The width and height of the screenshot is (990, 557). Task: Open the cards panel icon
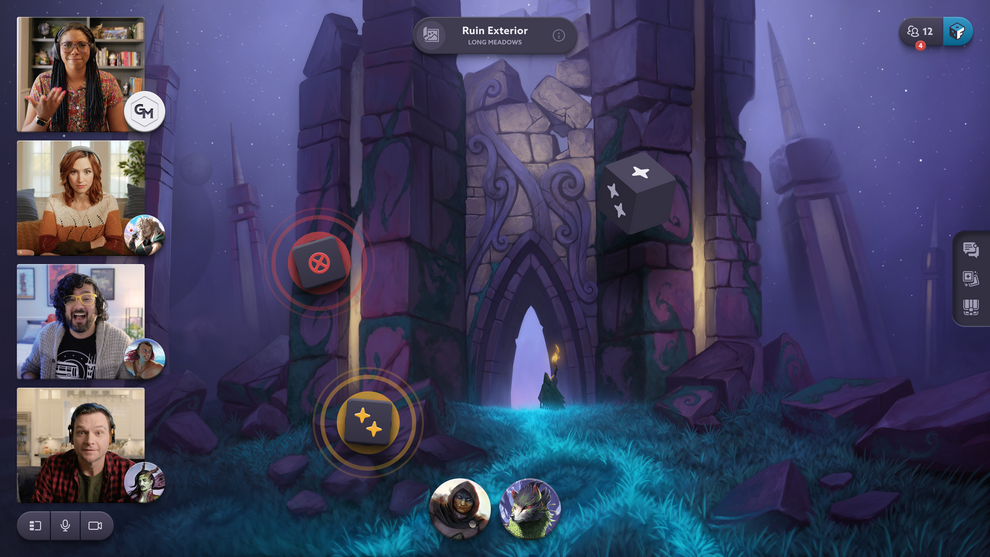pos(970,279)
